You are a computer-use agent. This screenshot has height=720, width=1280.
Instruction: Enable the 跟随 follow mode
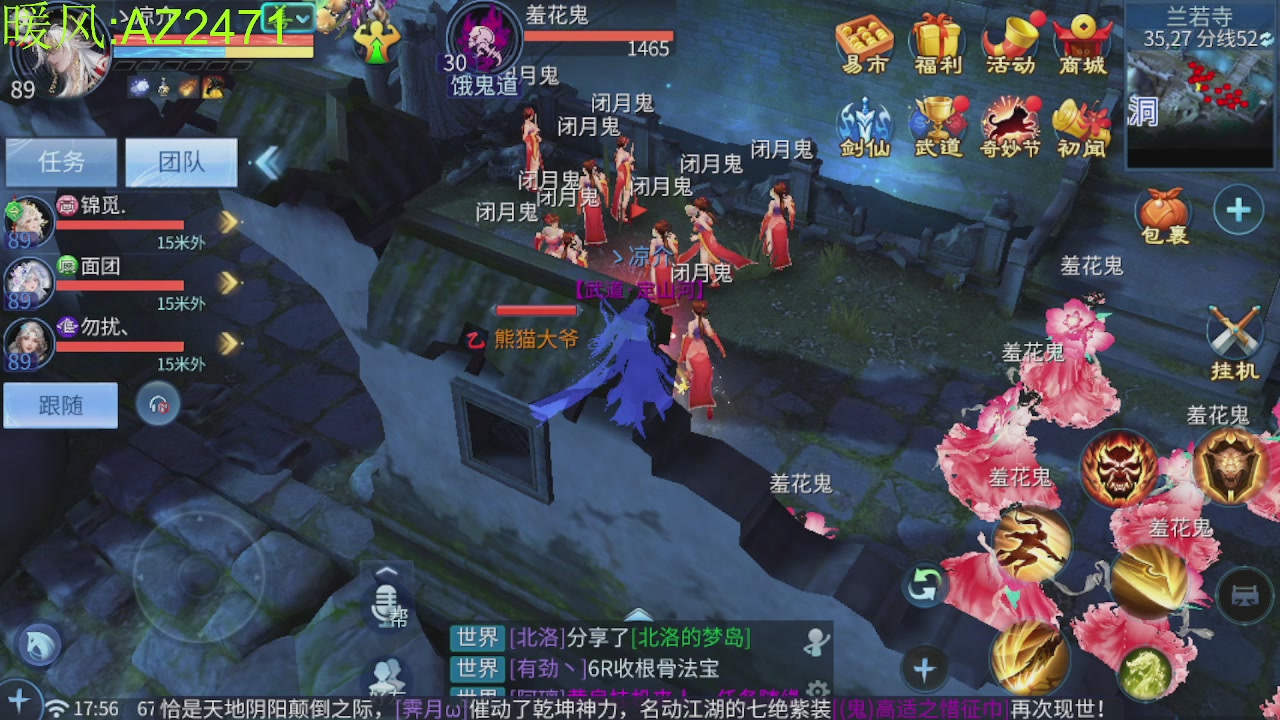(x=60, y=404)
